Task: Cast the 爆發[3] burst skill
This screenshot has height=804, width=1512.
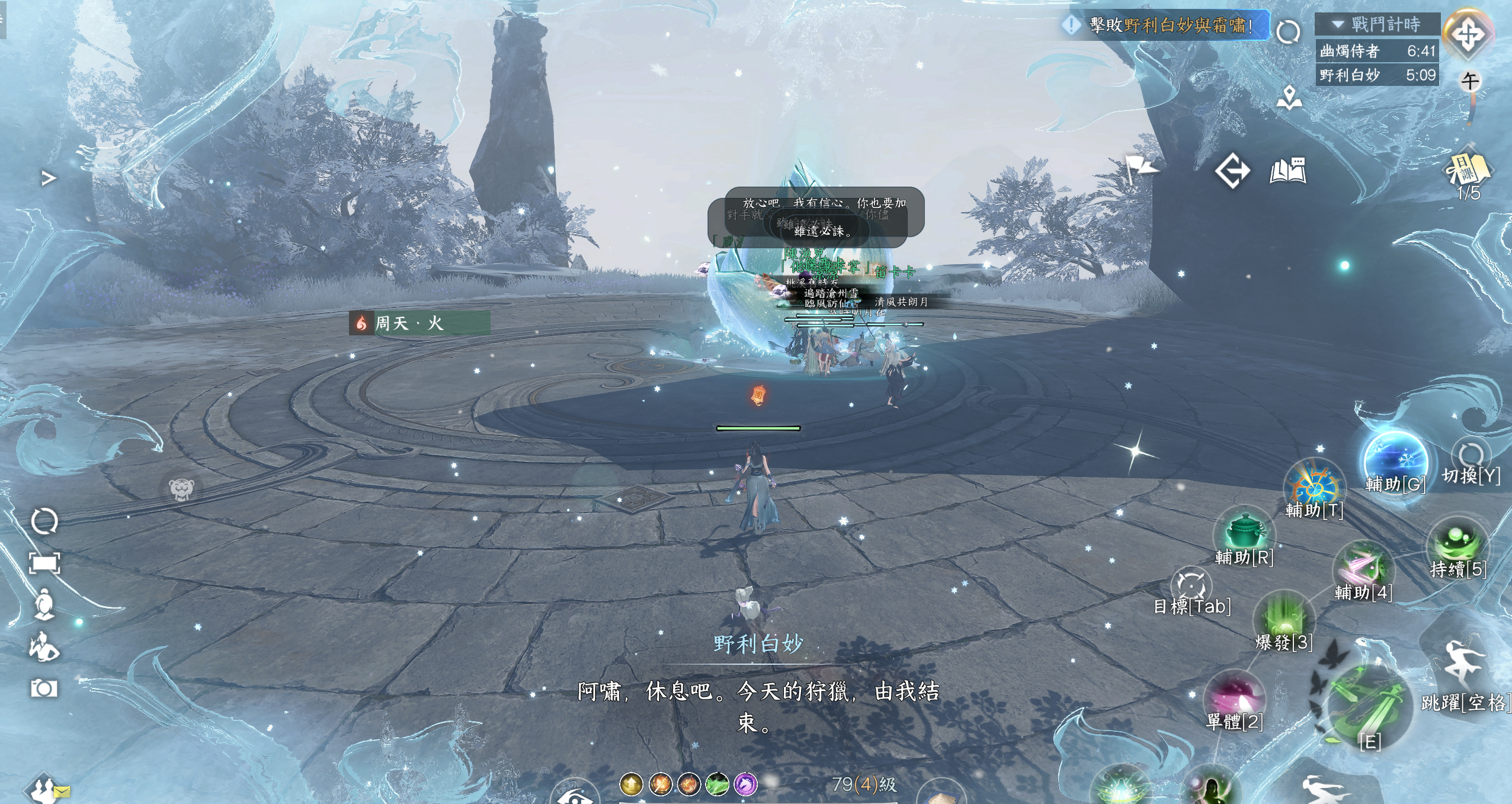Action: pyautogui.click(x=1284, y=619)
